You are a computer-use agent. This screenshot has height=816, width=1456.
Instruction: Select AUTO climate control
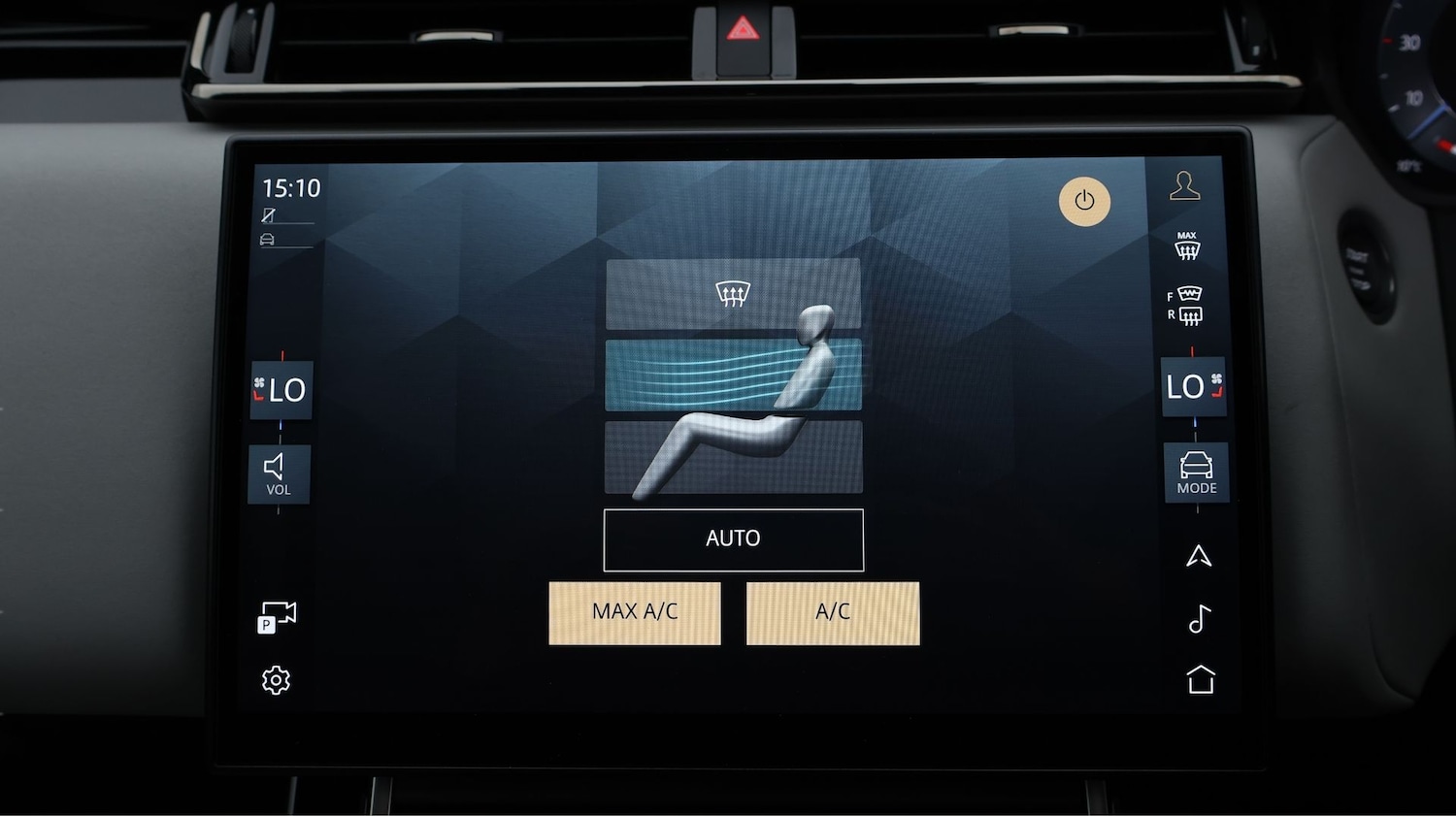pos(733,539)
